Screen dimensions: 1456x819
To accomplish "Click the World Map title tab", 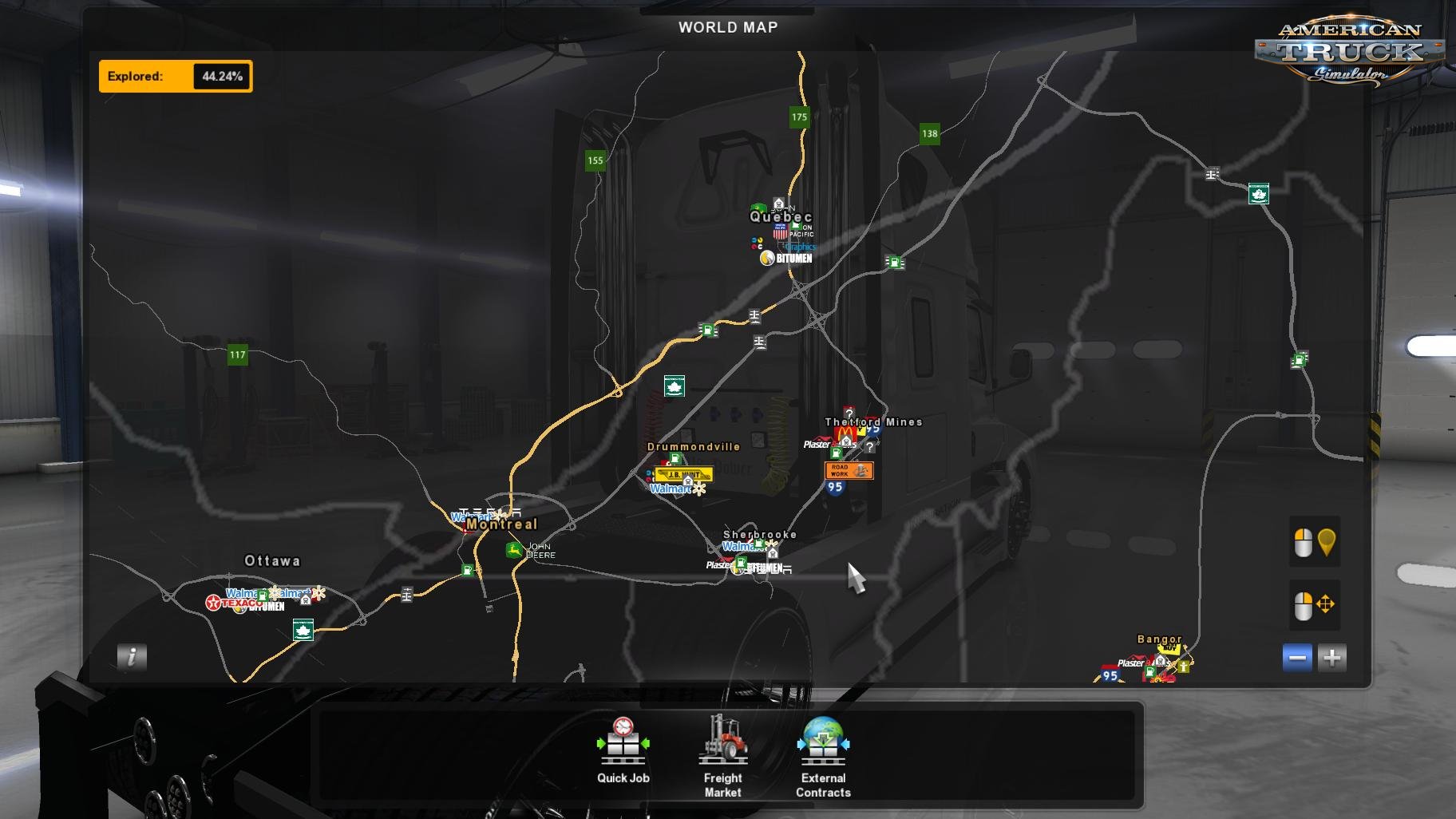I will click(726, 26).
